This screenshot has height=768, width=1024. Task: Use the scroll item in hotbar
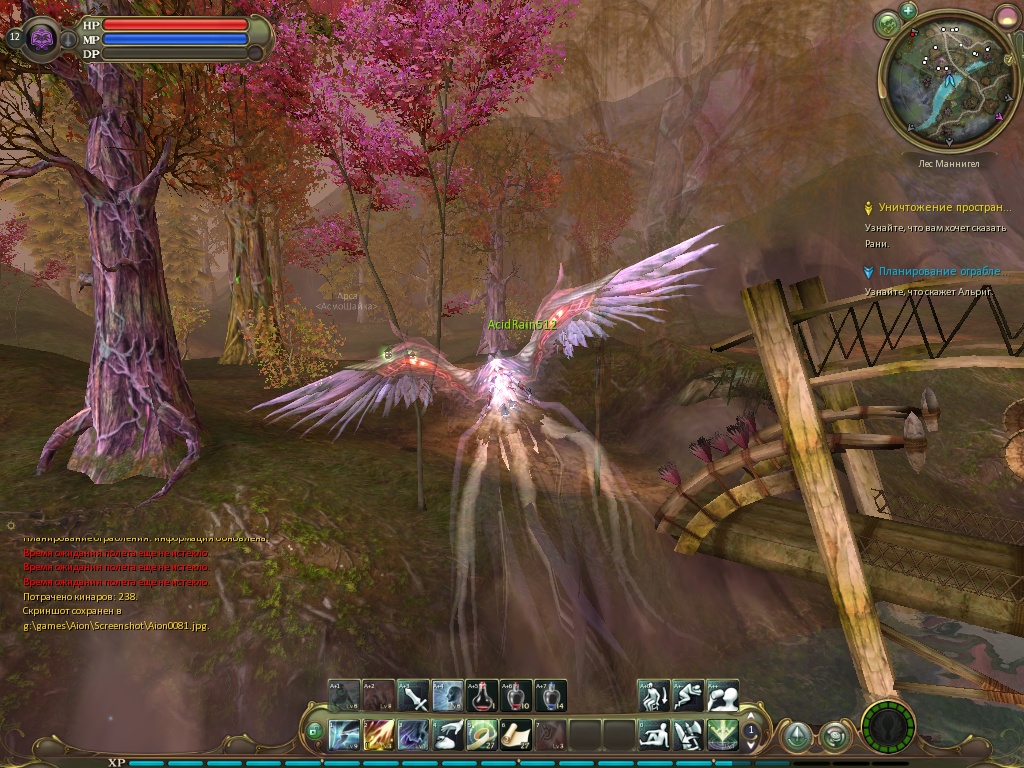click(x=516, y=735)
